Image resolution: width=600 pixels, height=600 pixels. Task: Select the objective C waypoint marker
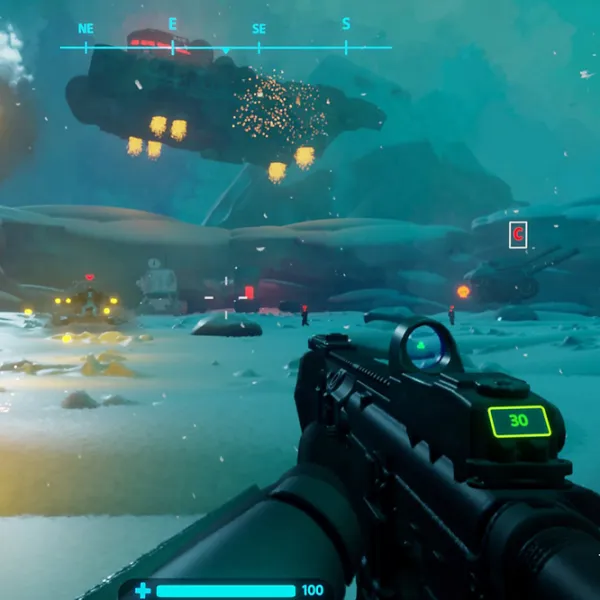pyautogui.click(x=518, y=235)
